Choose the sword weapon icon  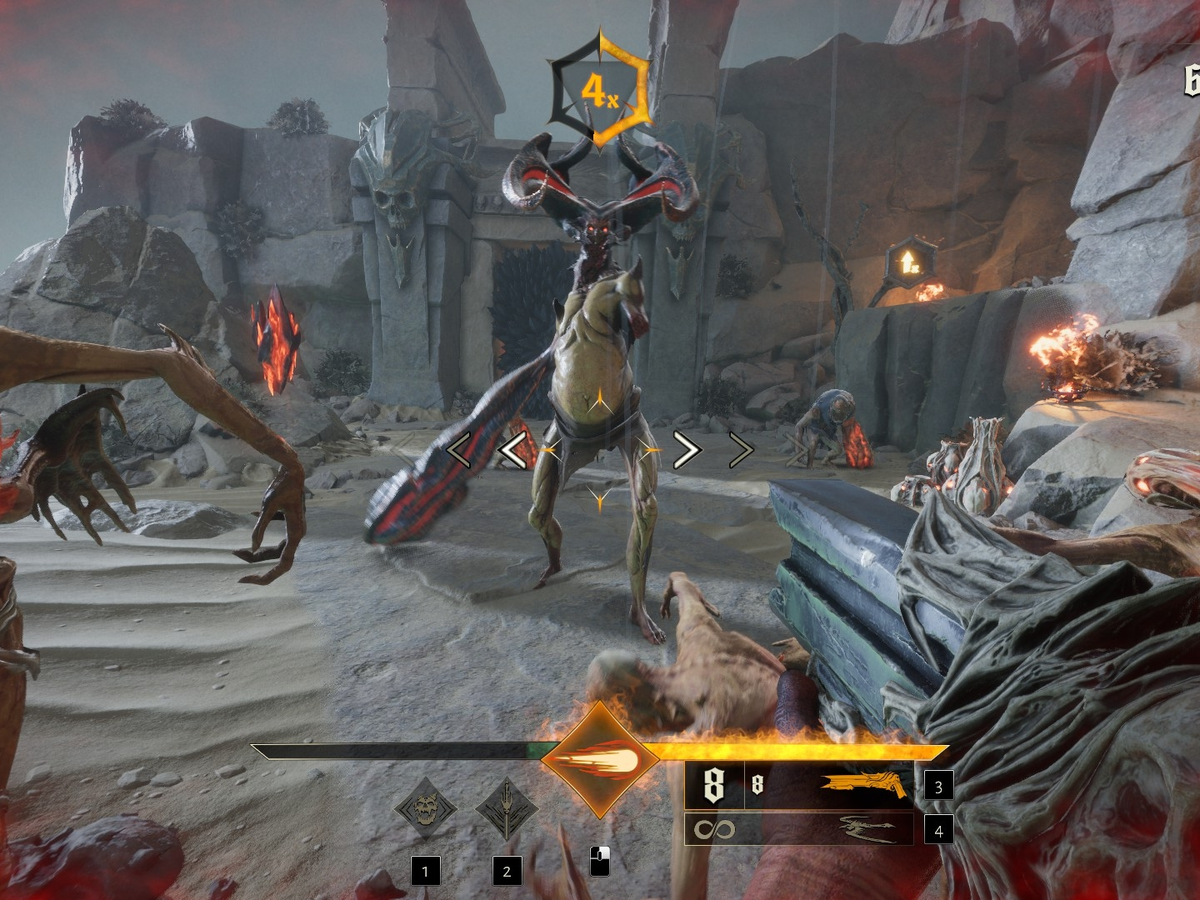point(507,808)
